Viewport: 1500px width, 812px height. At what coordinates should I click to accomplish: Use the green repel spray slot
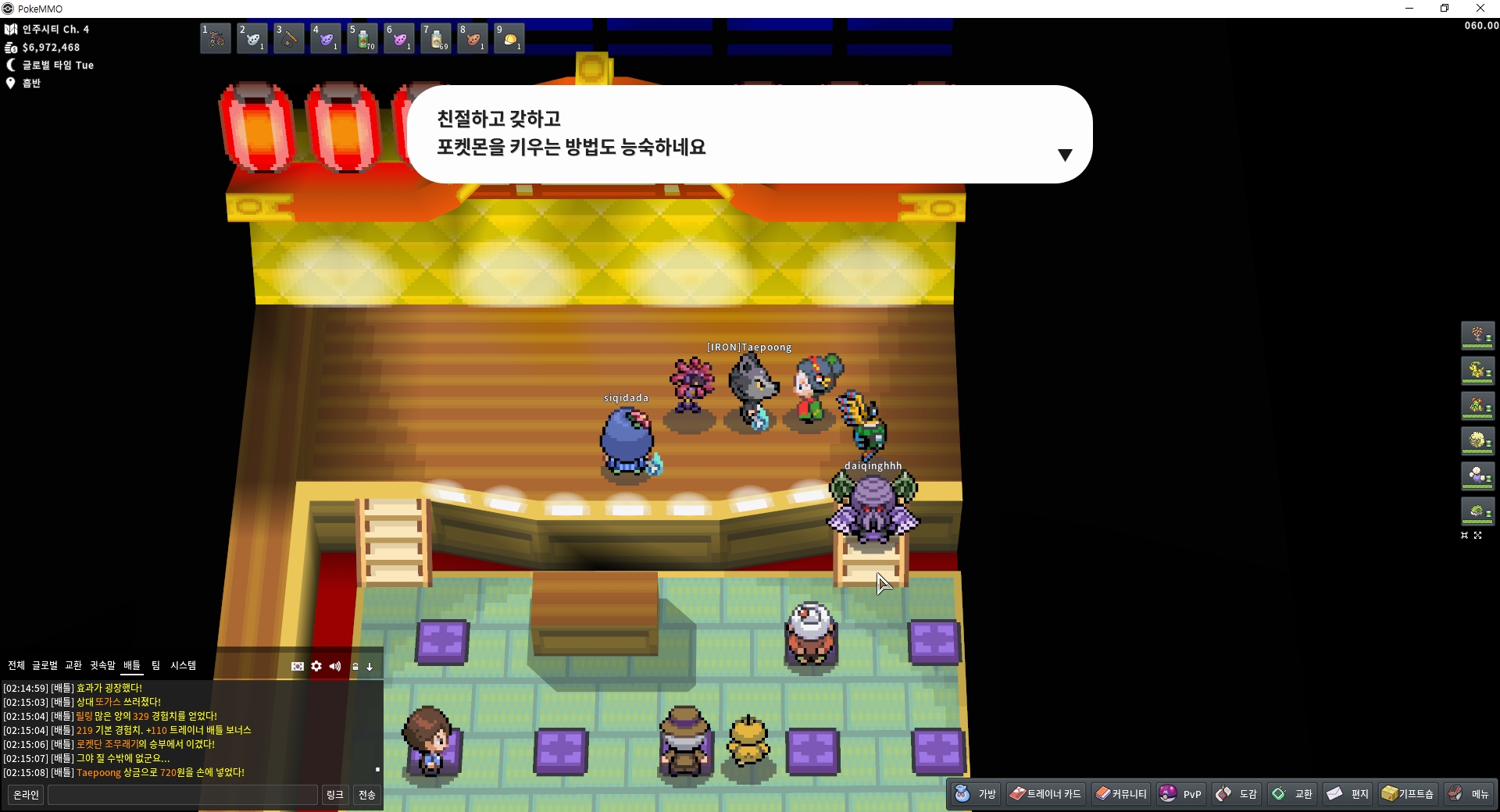pos(362,38)
